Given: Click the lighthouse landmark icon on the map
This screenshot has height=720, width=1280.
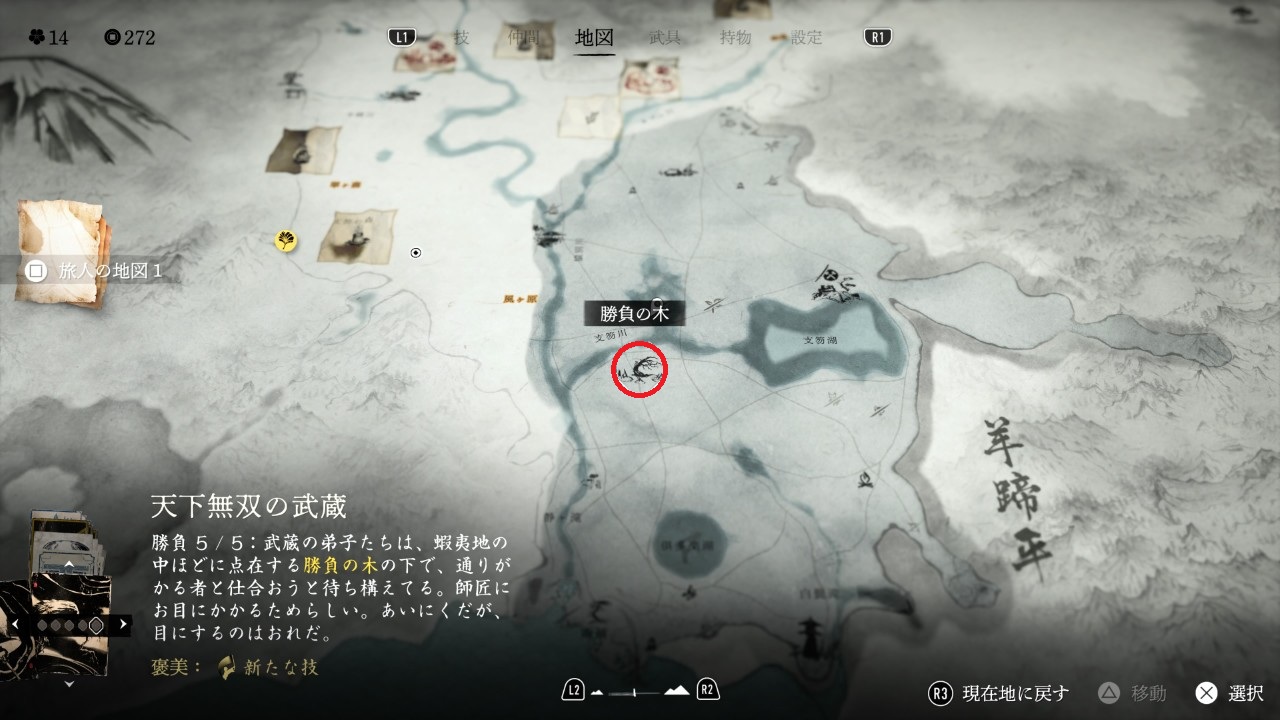Looking at the screenshot, I should (x=810, y=633).
